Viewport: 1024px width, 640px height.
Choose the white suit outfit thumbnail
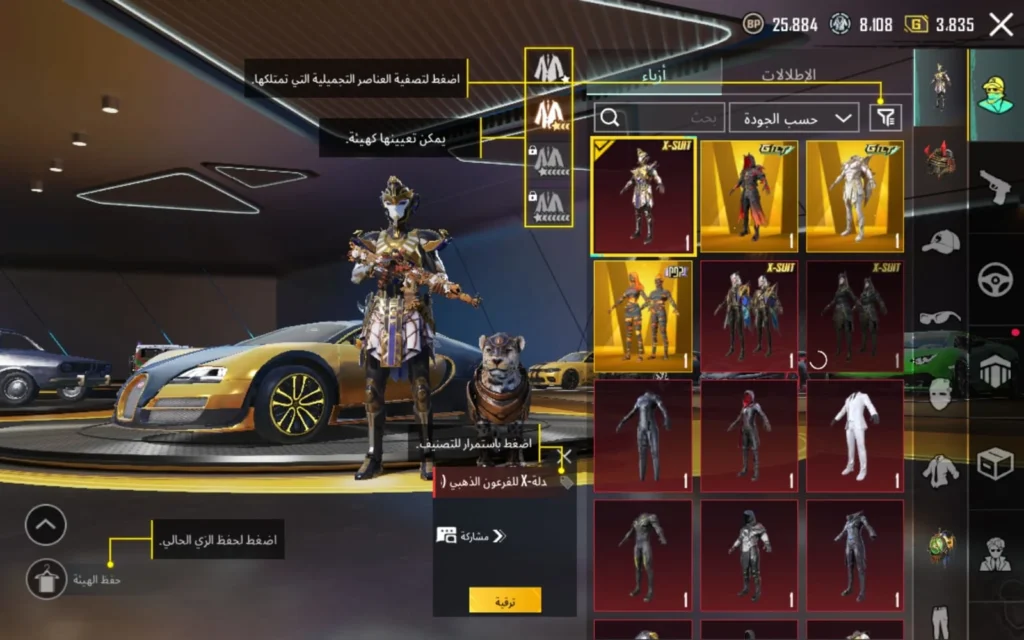click(855, 436)
